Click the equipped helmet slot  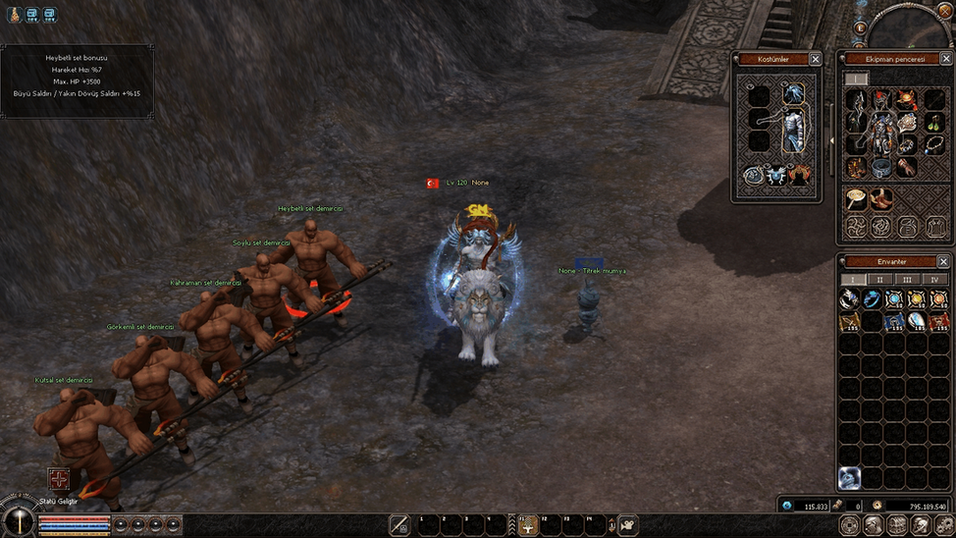[x=882, y=99]
